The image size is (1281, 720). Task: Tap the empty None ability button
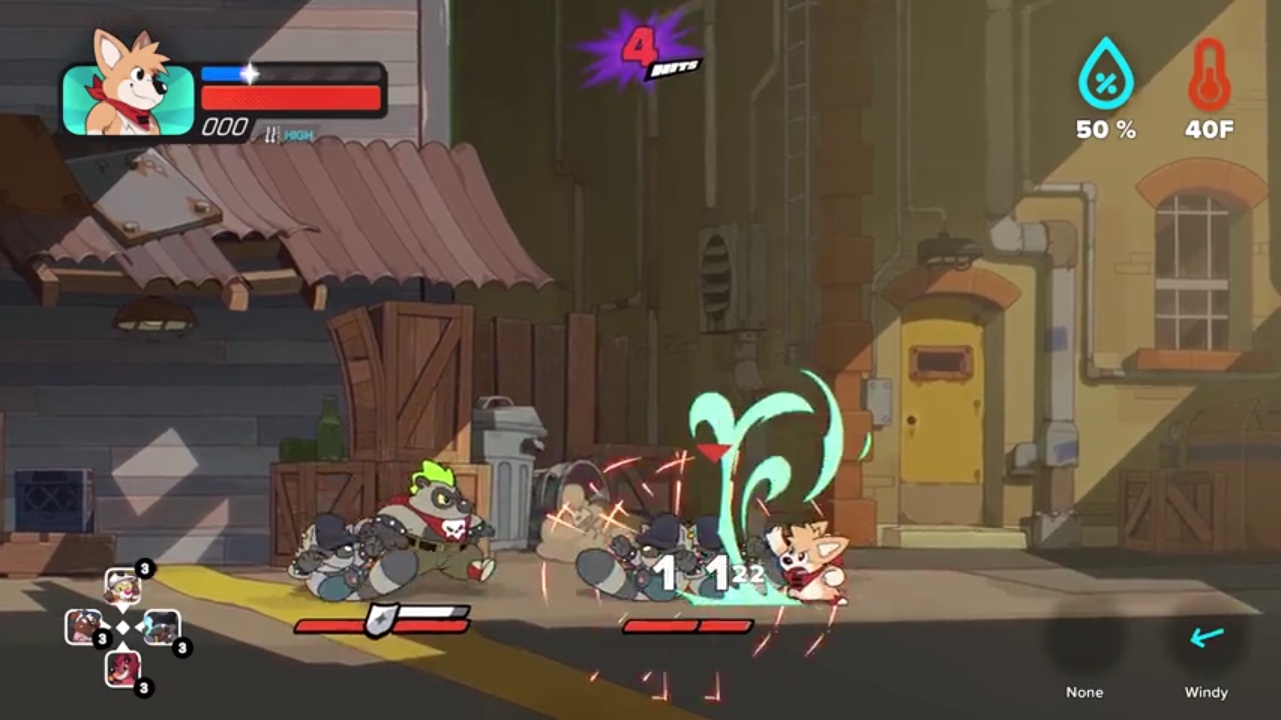point(1084,643)
